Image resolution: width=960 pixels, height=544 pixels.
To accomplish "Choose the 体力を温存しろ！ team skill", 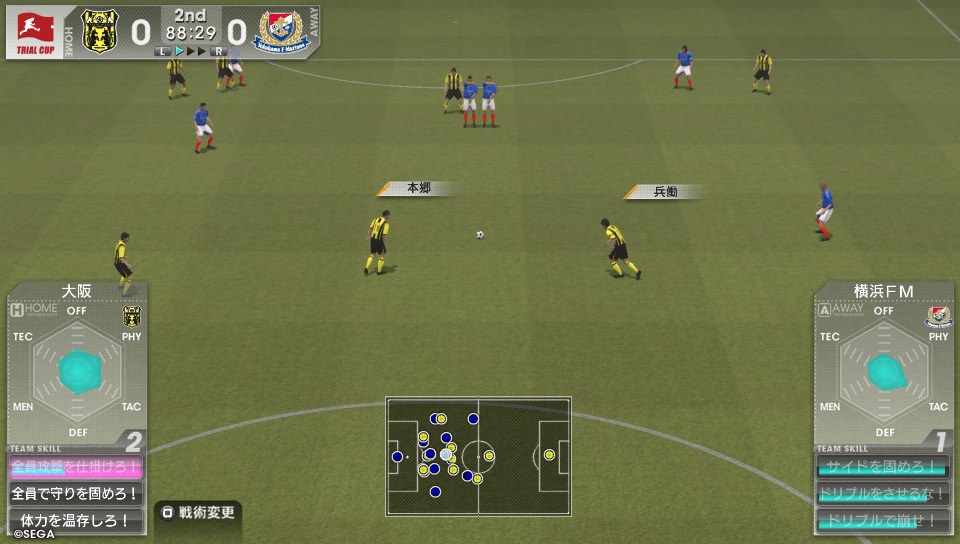I will coord(76,520).
